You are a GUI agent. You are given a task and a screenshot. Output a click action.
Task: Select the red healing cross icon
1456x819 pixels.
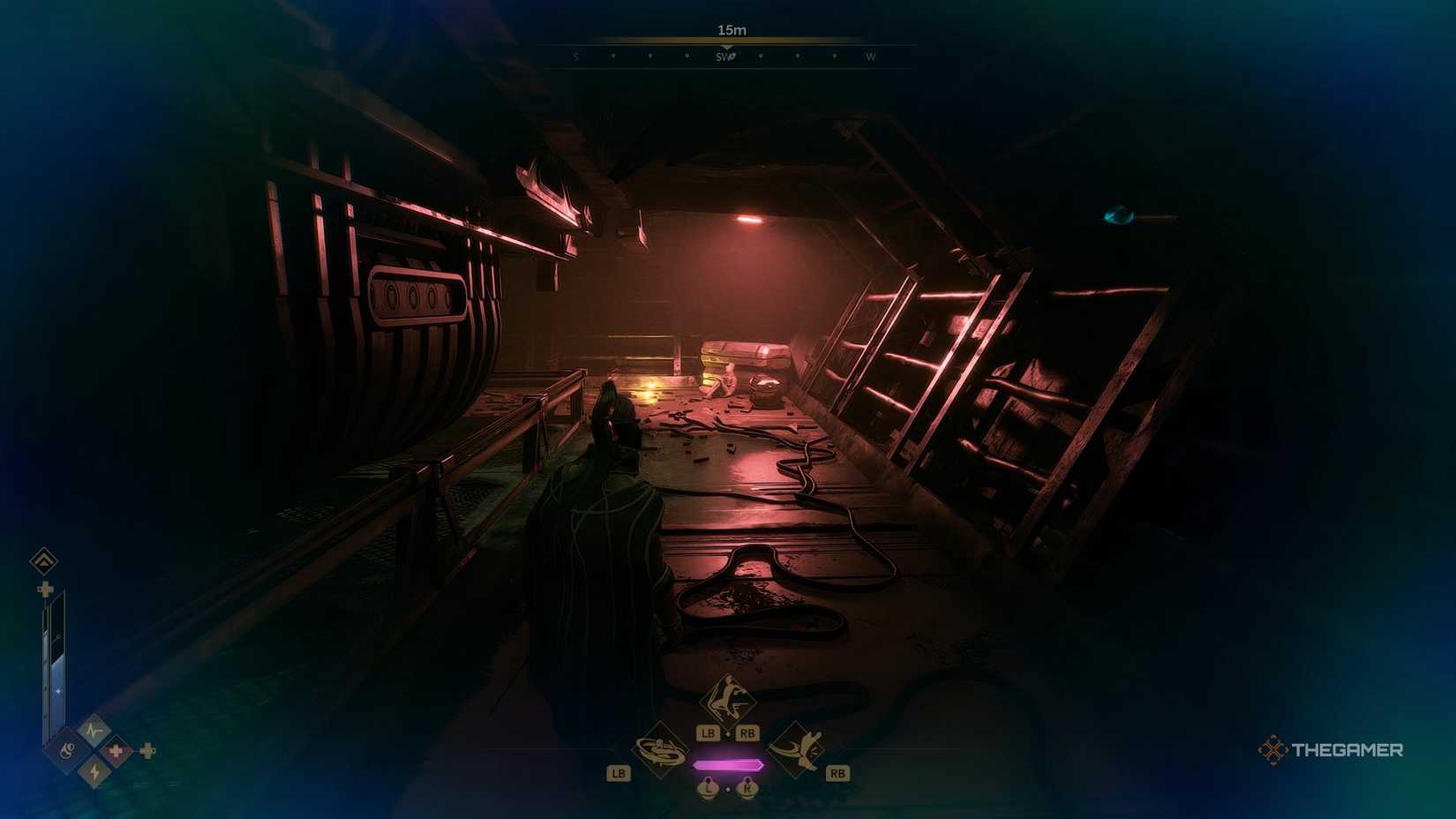(116, 750)
